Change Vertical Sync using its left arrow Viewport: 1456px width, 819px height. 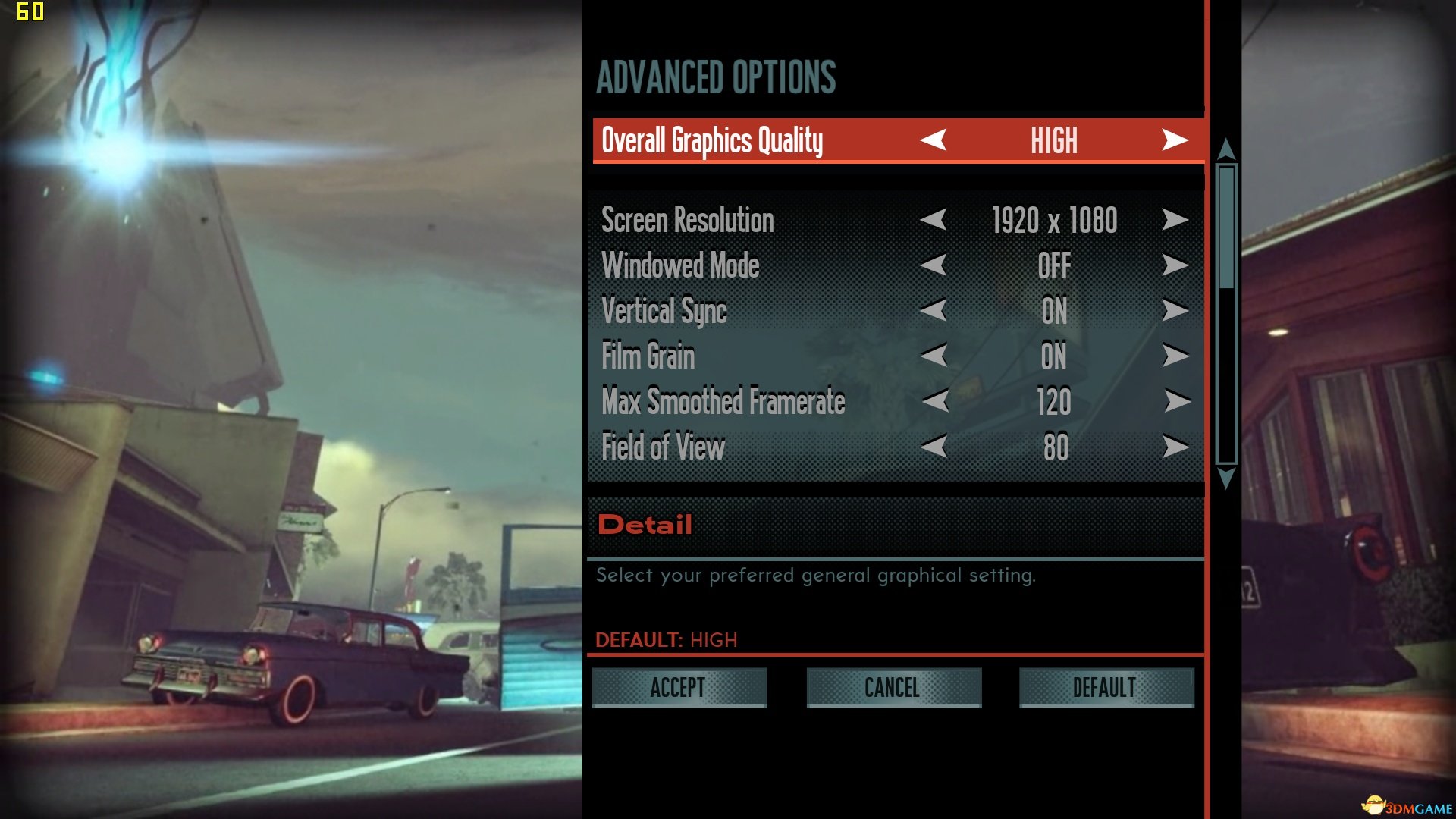[x=934, y=310]
